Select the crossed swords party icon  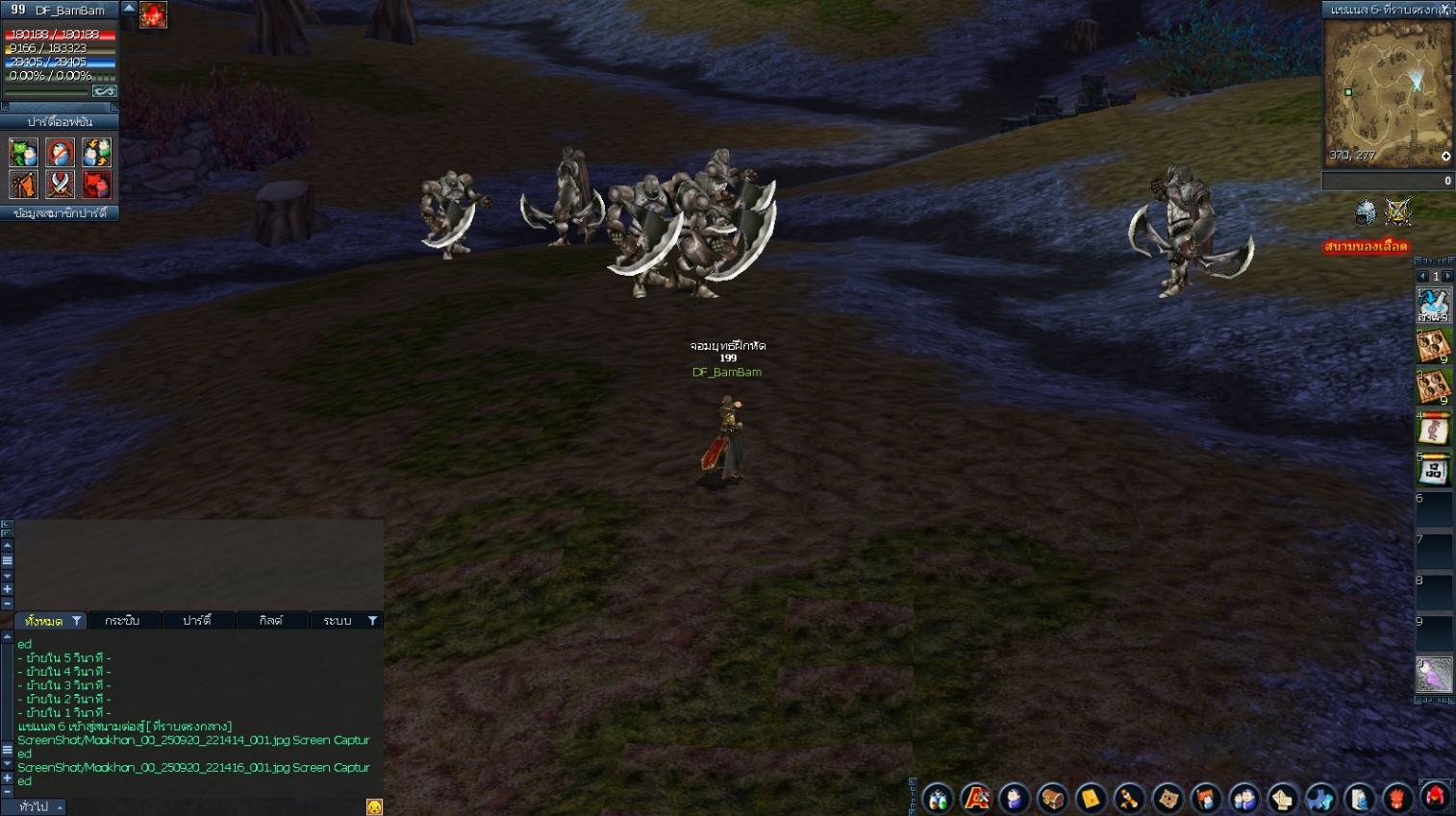(x=60, y=184)
